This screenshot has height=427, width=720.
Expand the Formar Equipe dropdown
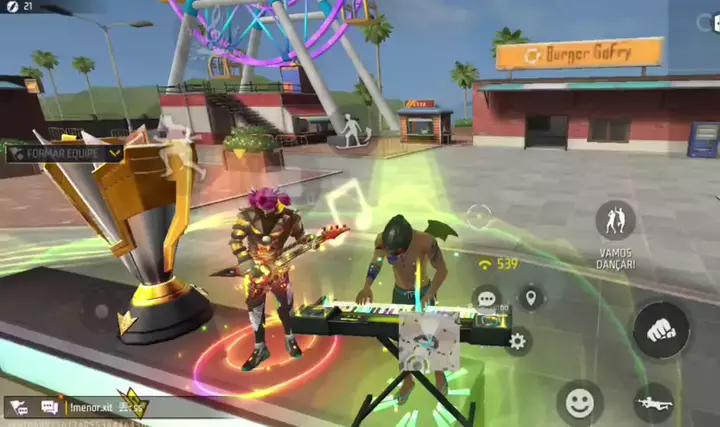click(114, 153)
